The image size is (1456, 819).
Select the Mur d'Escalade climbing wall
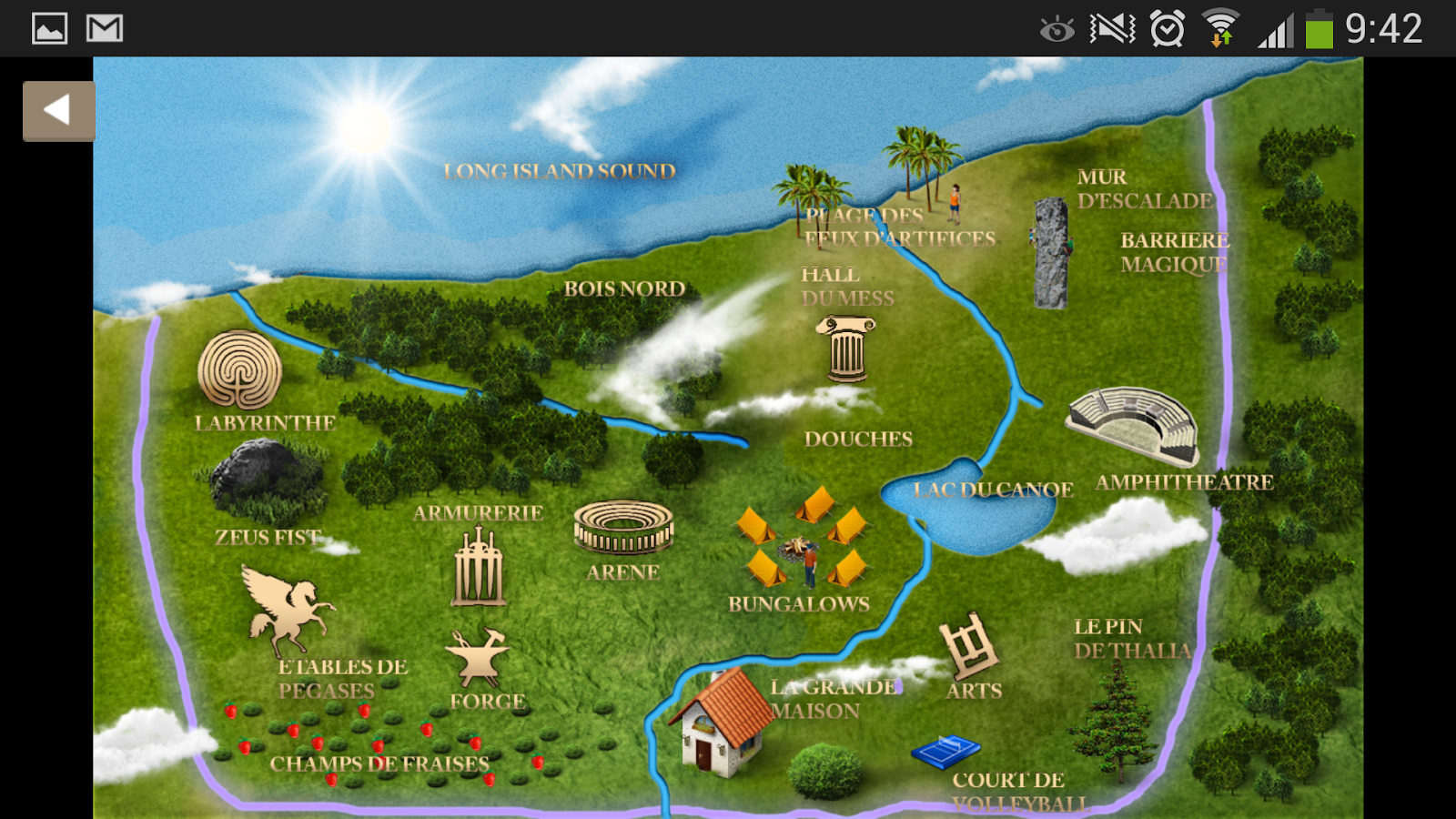1051,253
